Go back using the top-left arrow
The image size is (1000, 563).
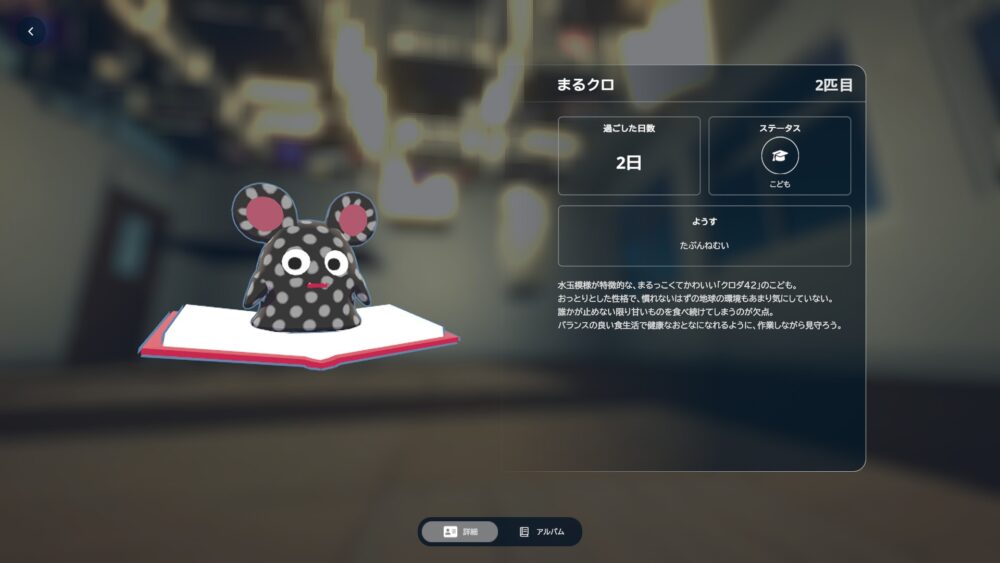[x=31, y=32]
